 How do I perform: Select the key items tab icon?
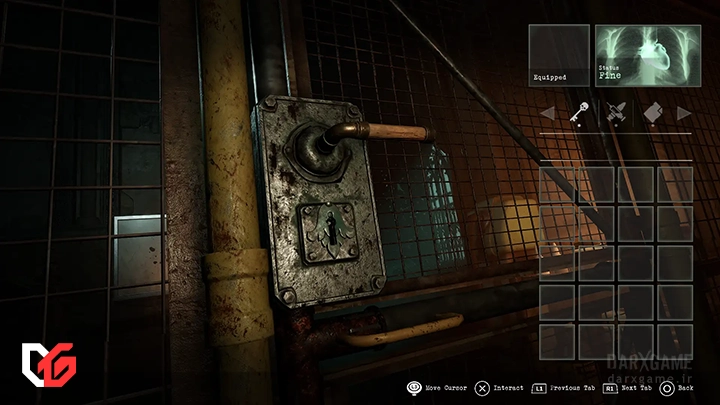click(x=578, y=113)
